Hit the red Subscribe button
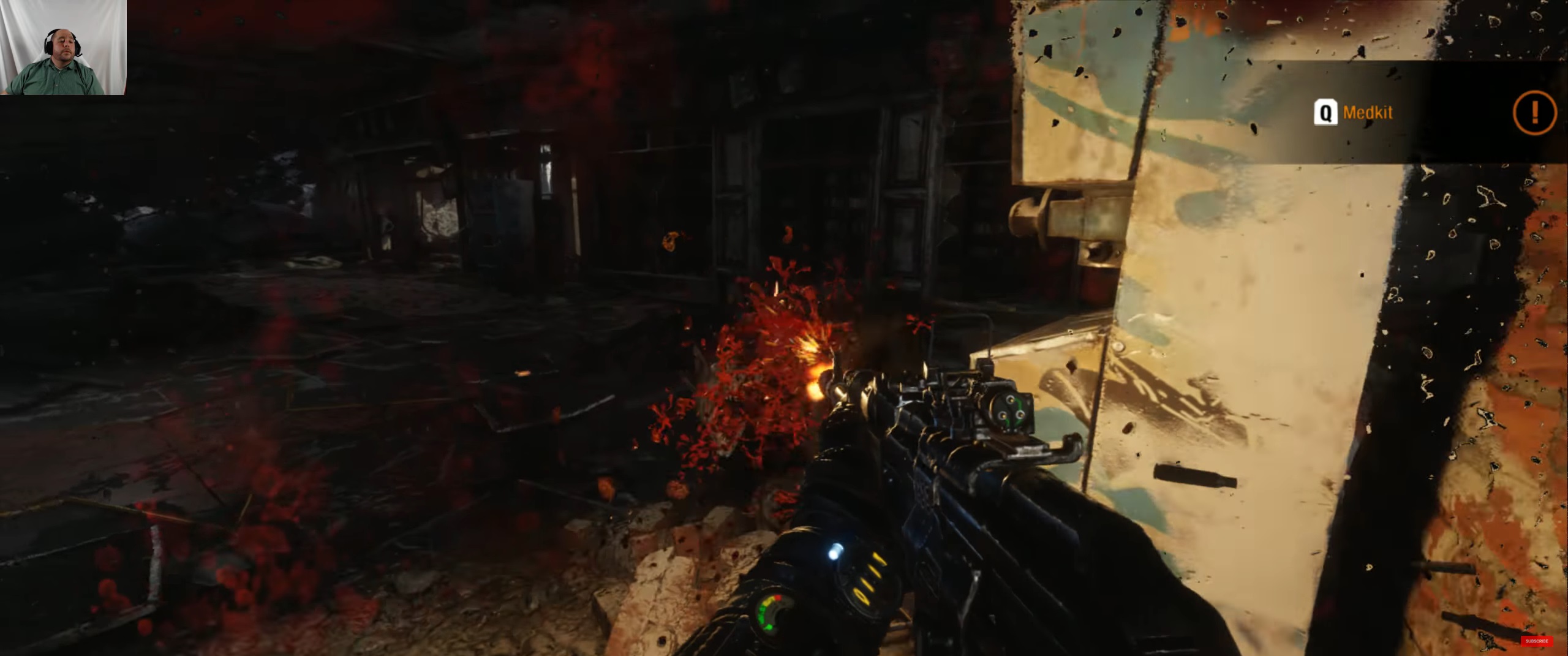Viewport: 1568px width, 656px height. [x=1536, y=641]
